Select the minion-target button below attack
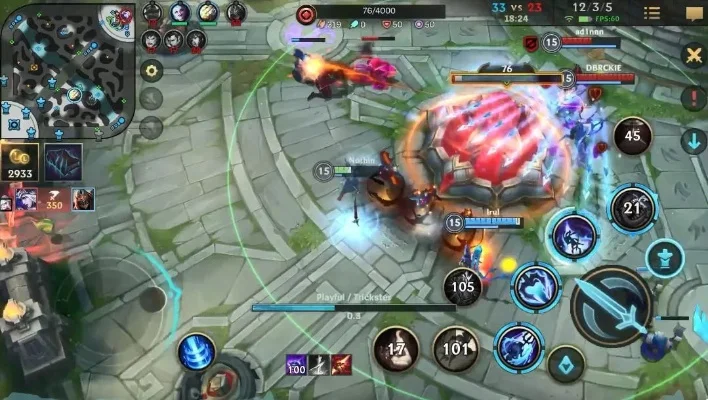Screen dimensions: 708x400 pos(566,365)
